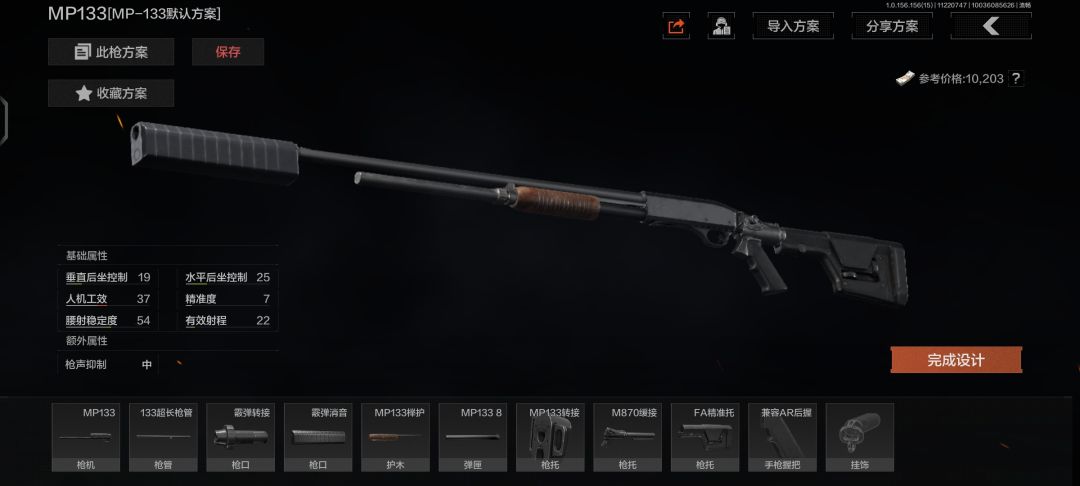Select the MP133转接 stock adapter slot
The height and width of the screenshot is (486, 1080).
coord(550,437)
